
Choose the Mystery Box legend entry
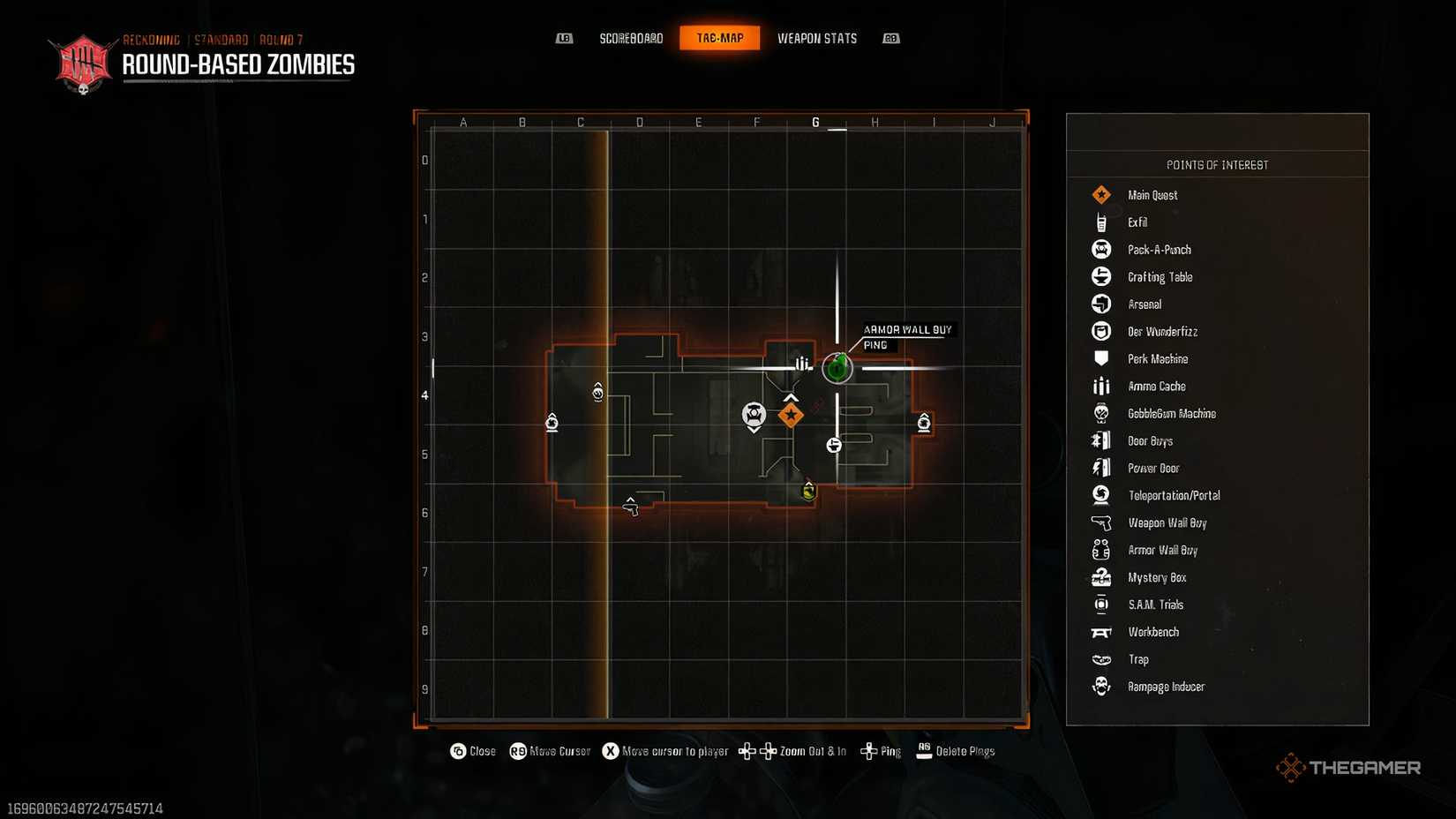pyautogui.click(x=1156, y=578)
